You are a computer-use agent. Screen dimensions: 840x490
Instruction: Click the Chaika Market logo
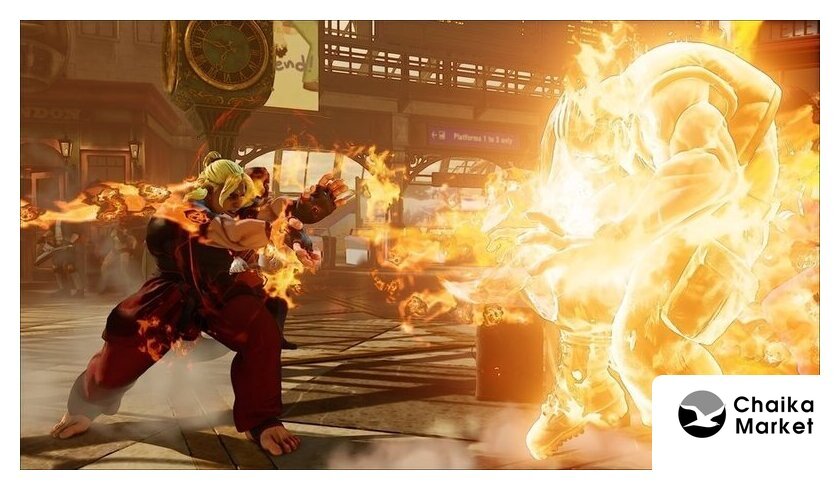[745, 415]
